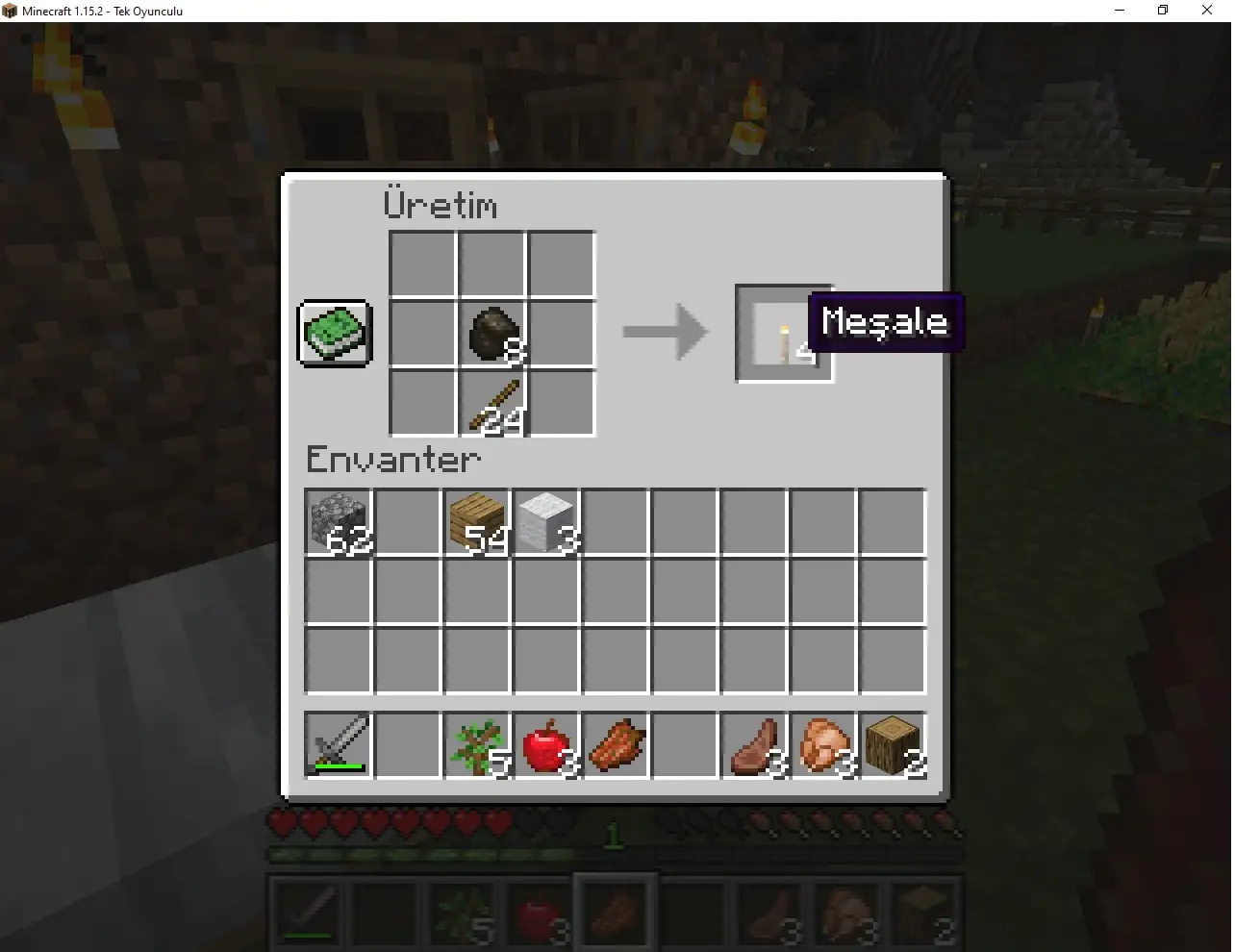Pick up the oak log stack
This screenshot has width=1235, height=952.
[x=892, y=745]
